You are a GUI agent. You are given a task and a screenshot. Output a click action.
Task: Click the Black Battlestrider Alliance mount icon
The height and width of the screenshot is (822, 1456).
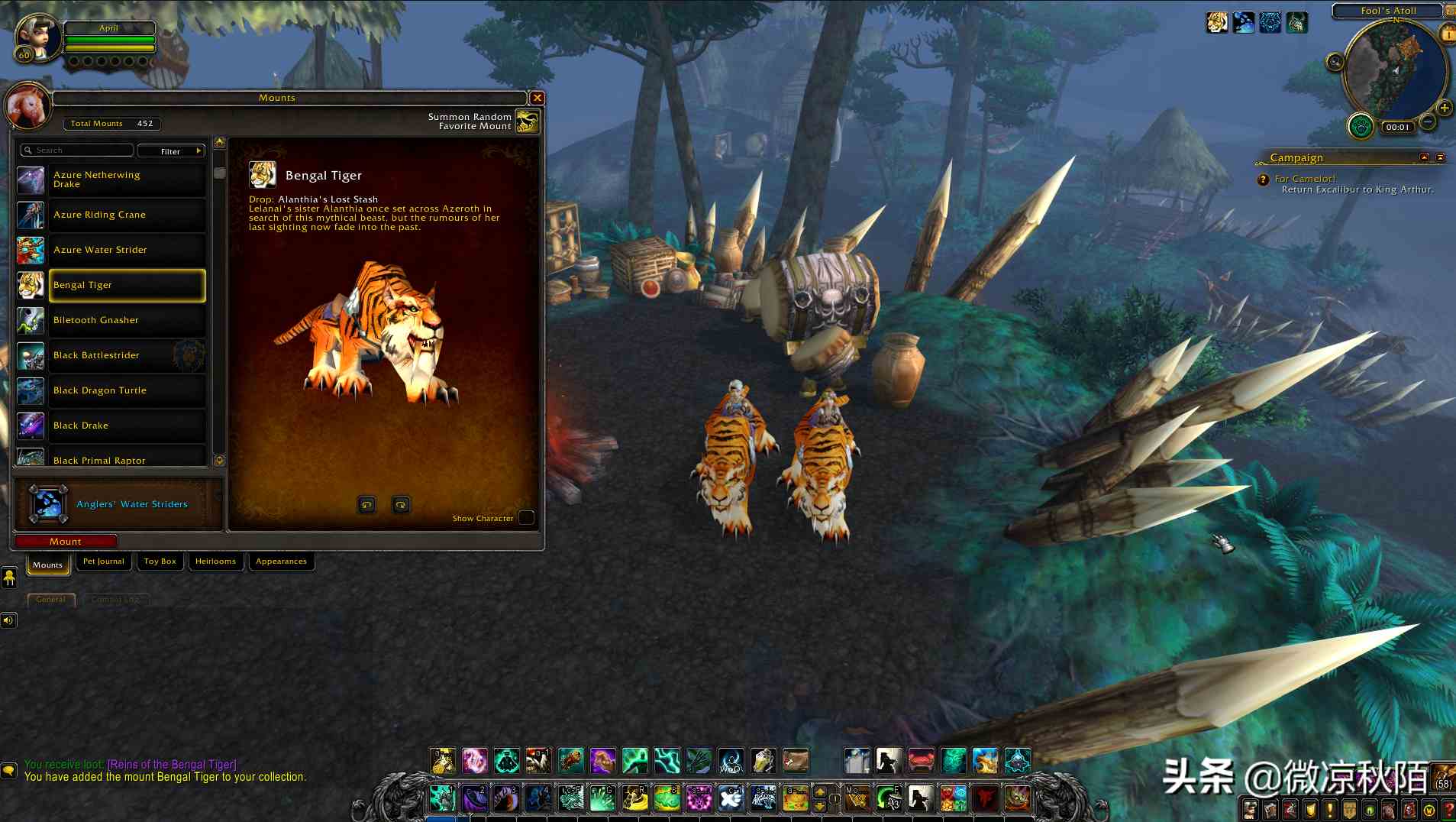click(x=31, y=356)
